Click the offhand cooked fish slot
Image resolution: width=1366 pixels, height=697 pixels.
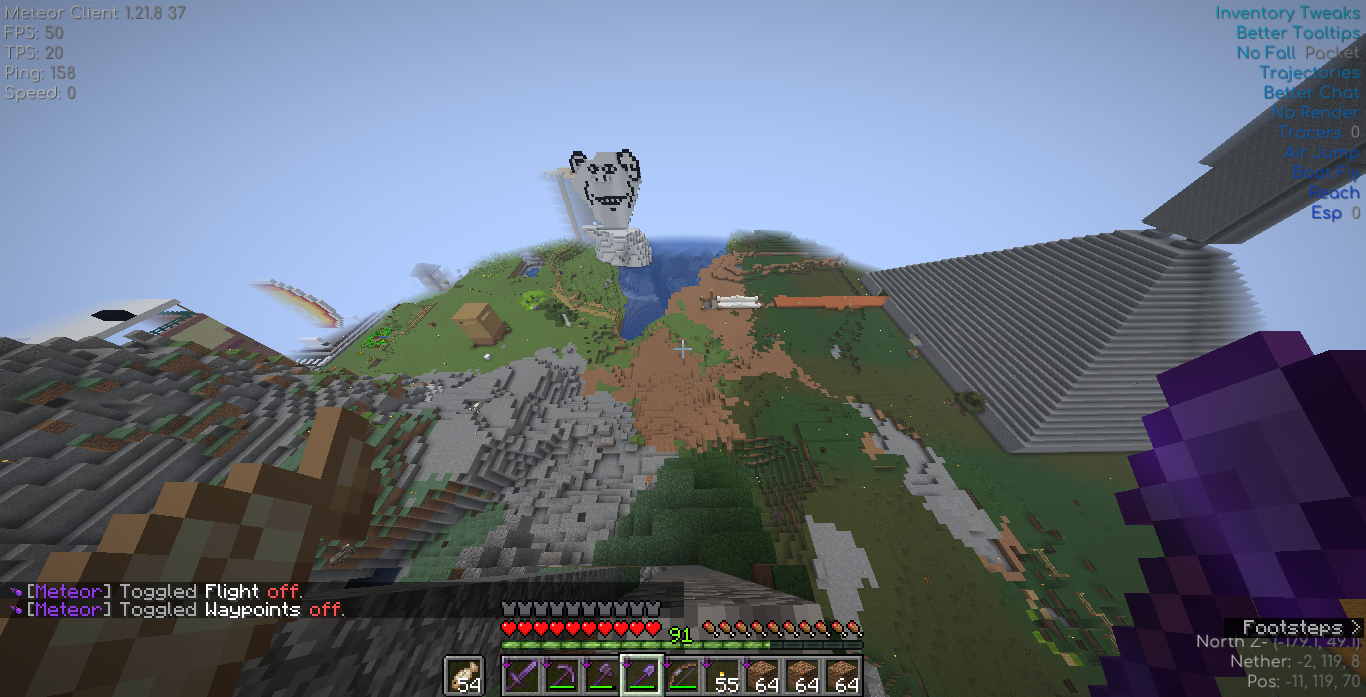click(x=463, y=676)
